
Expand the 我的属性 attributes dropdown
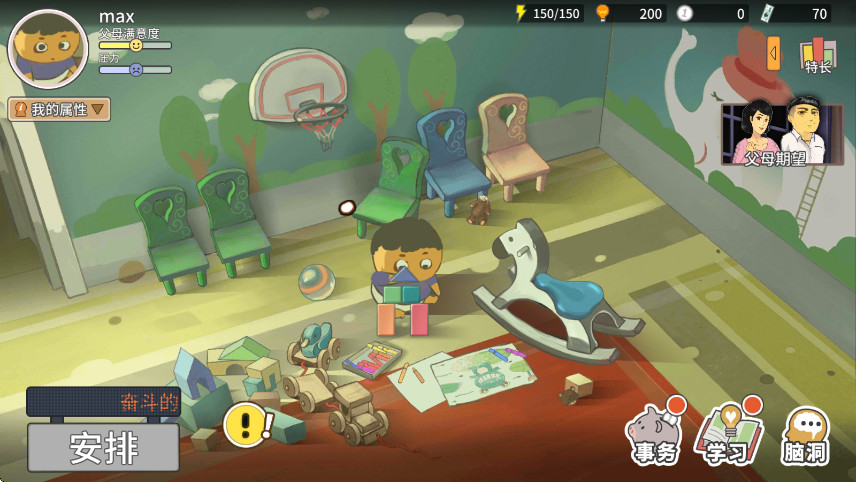60,109
